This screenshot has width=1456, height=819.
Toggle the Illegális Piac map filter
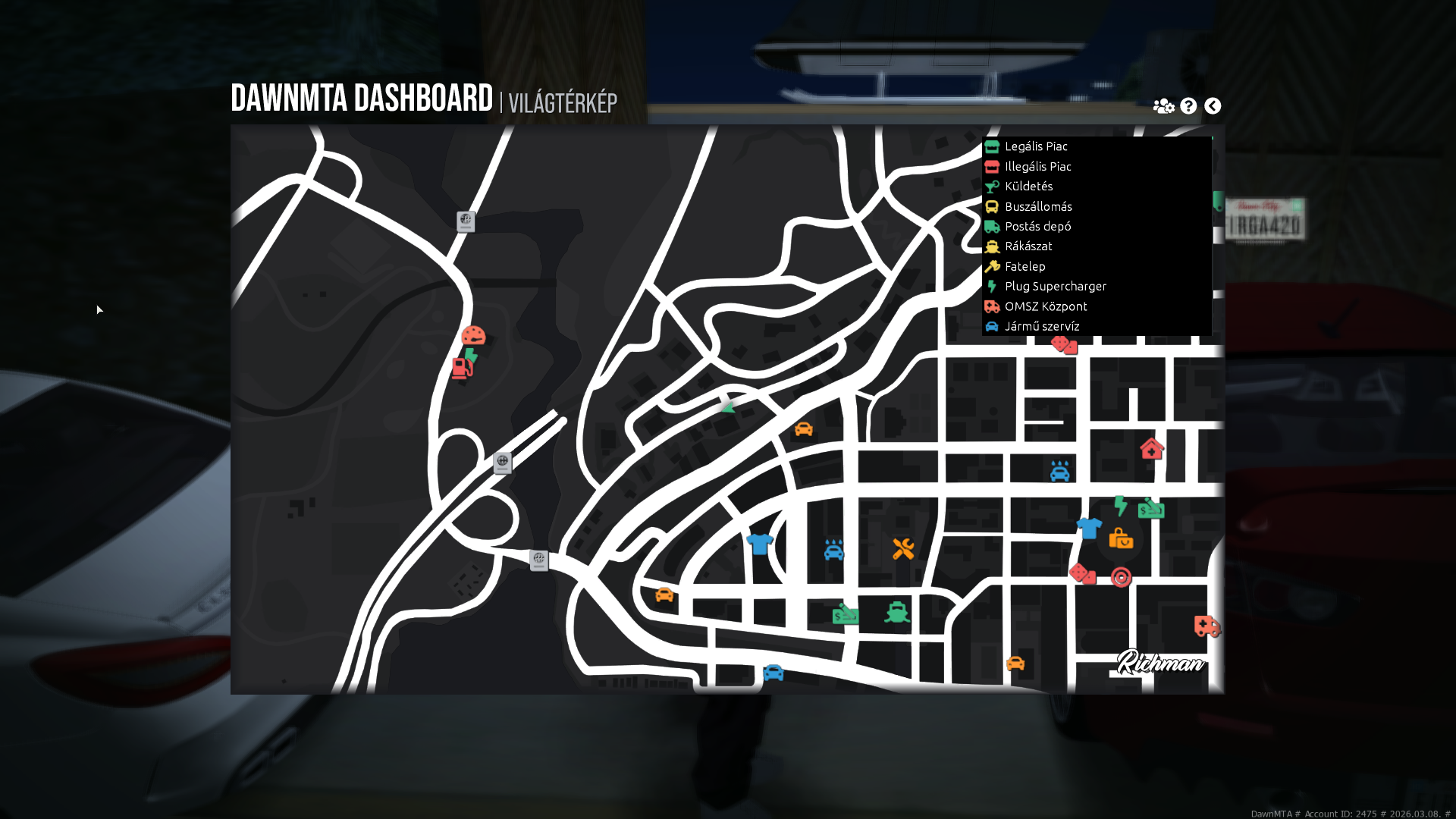click(1038, 166)
